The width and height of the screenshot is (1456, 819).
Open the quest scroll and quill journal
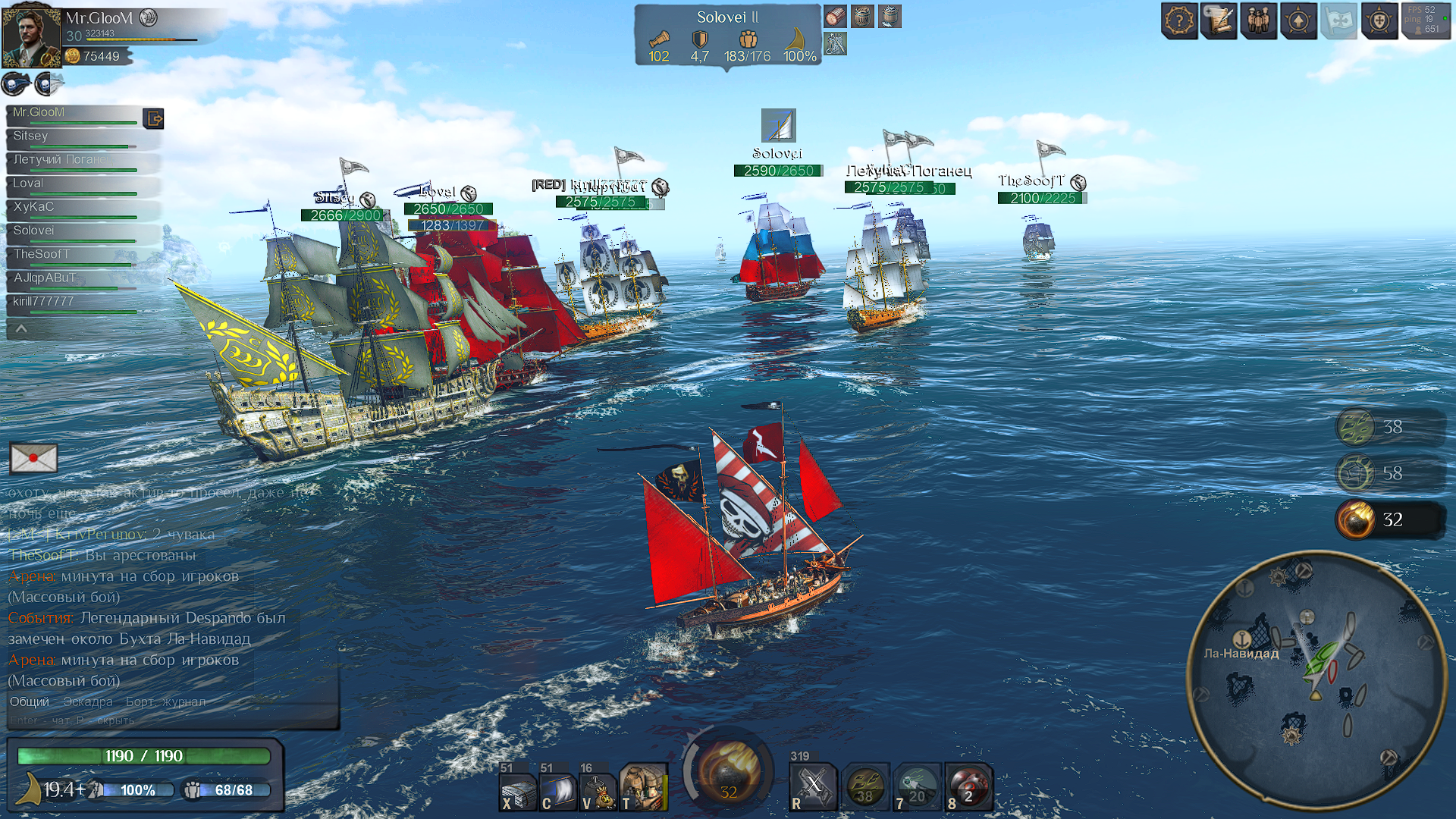1219,20
